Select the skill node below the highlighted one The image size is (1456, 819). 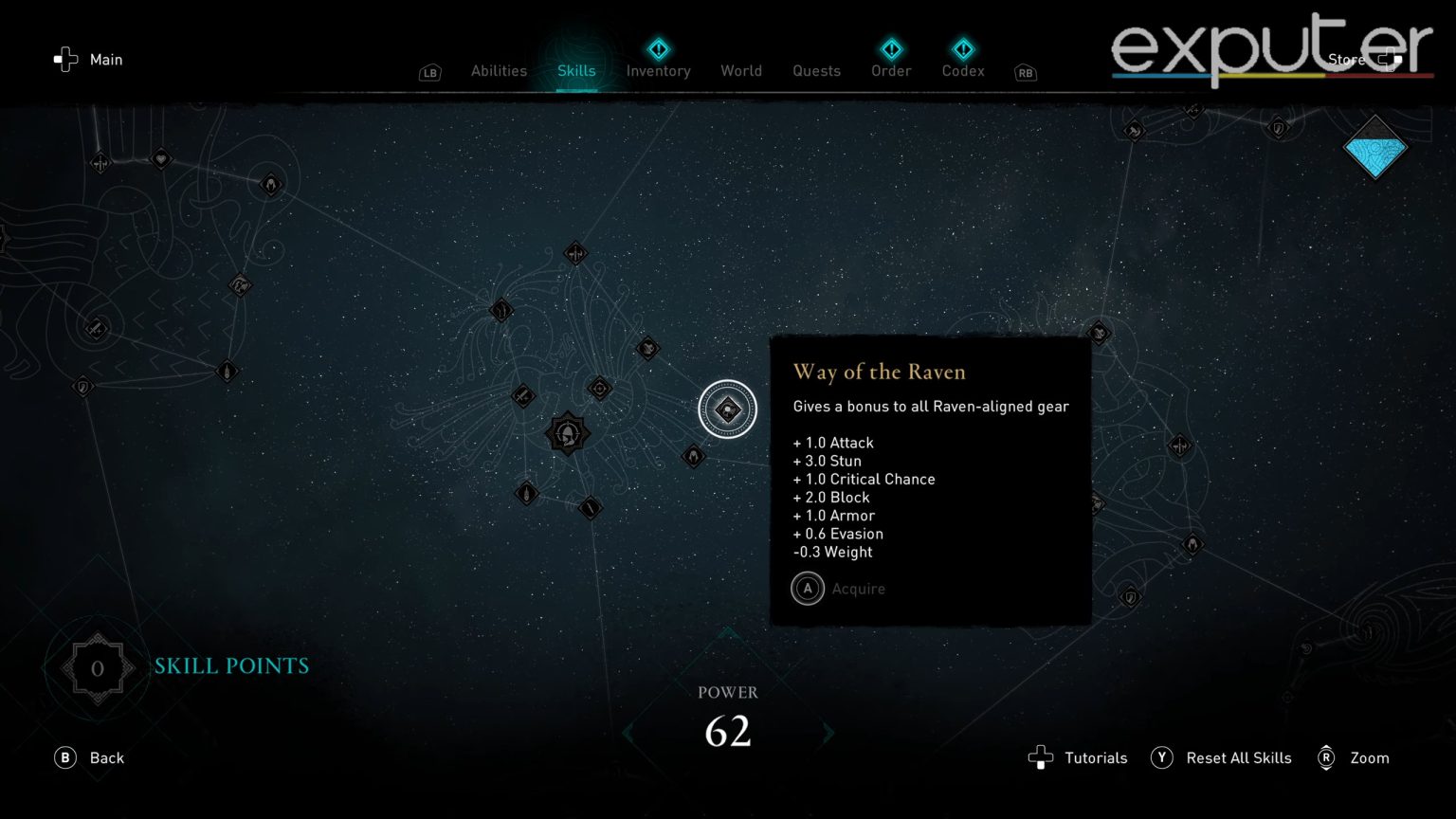tap(693, 456)
